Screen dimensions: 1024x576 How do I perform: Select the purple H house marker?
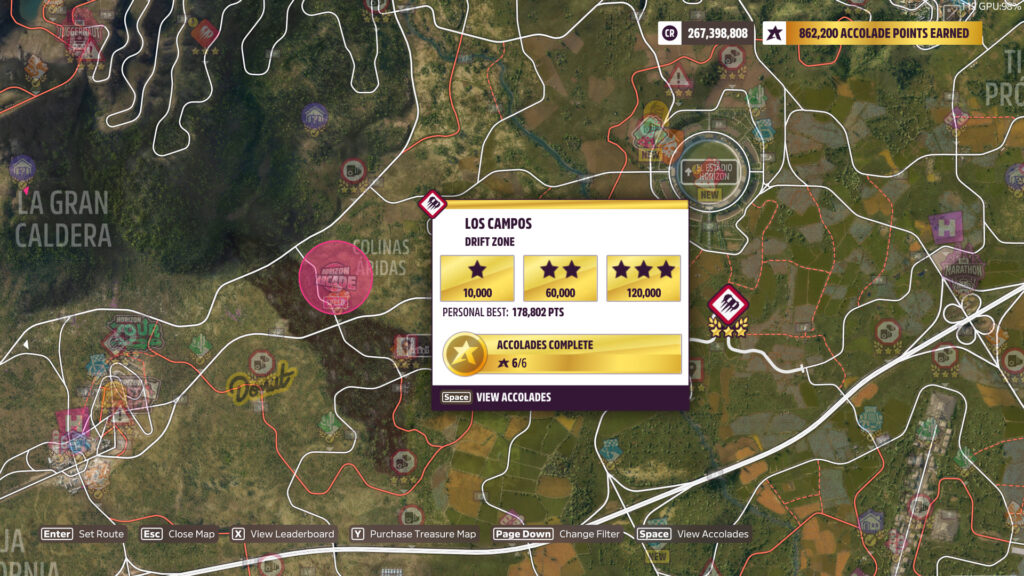coord(946,228)
